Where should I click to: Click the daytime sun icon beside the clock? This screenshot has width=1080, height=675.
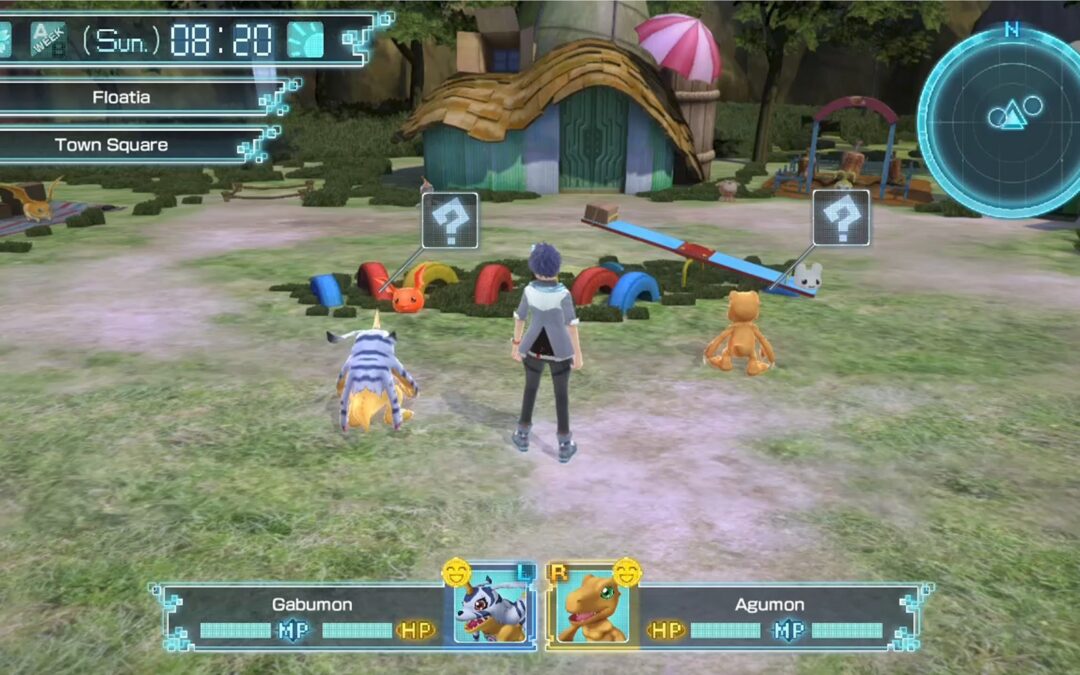(x=306, y=40)
